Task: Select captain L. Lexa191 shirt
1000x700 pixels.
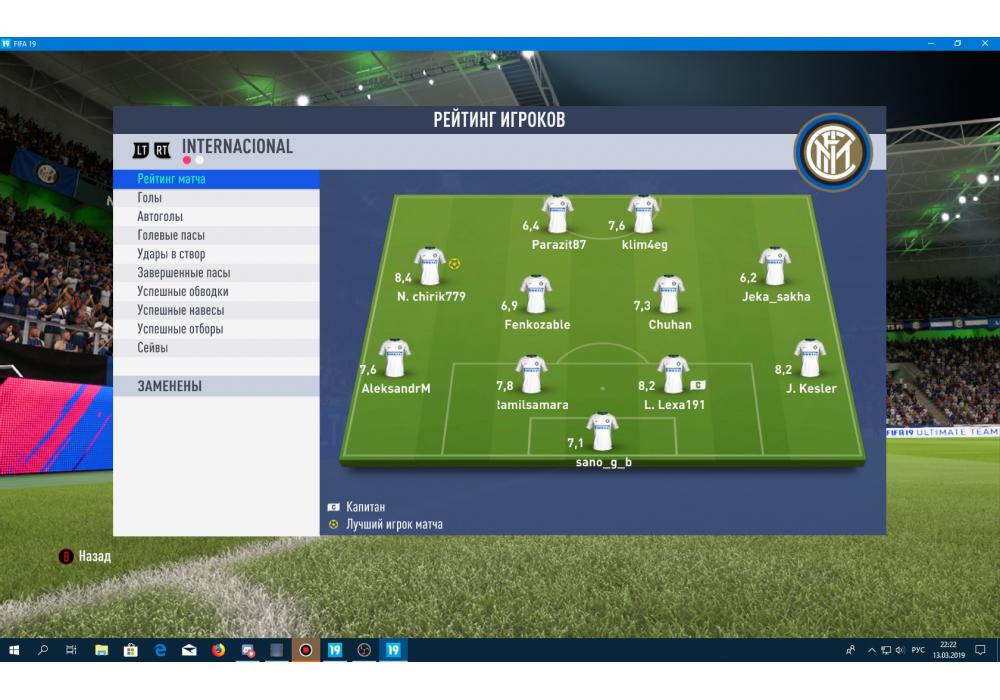Action: pyautogui.click(x=673, y=375)
